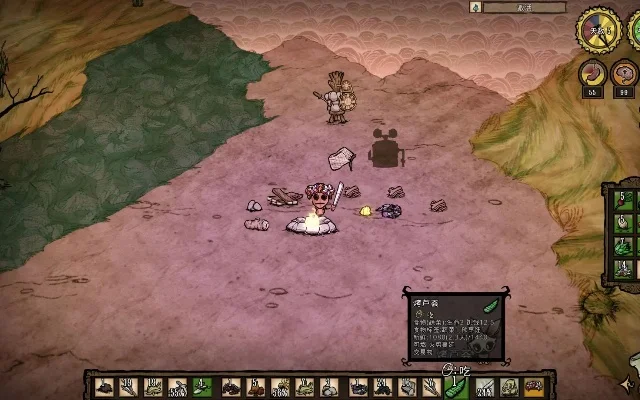Screen dimensions: 640x400
Task: Select the green leafy vegetable backpack slot
Action: pyautogui.click(x=625, y=244)
